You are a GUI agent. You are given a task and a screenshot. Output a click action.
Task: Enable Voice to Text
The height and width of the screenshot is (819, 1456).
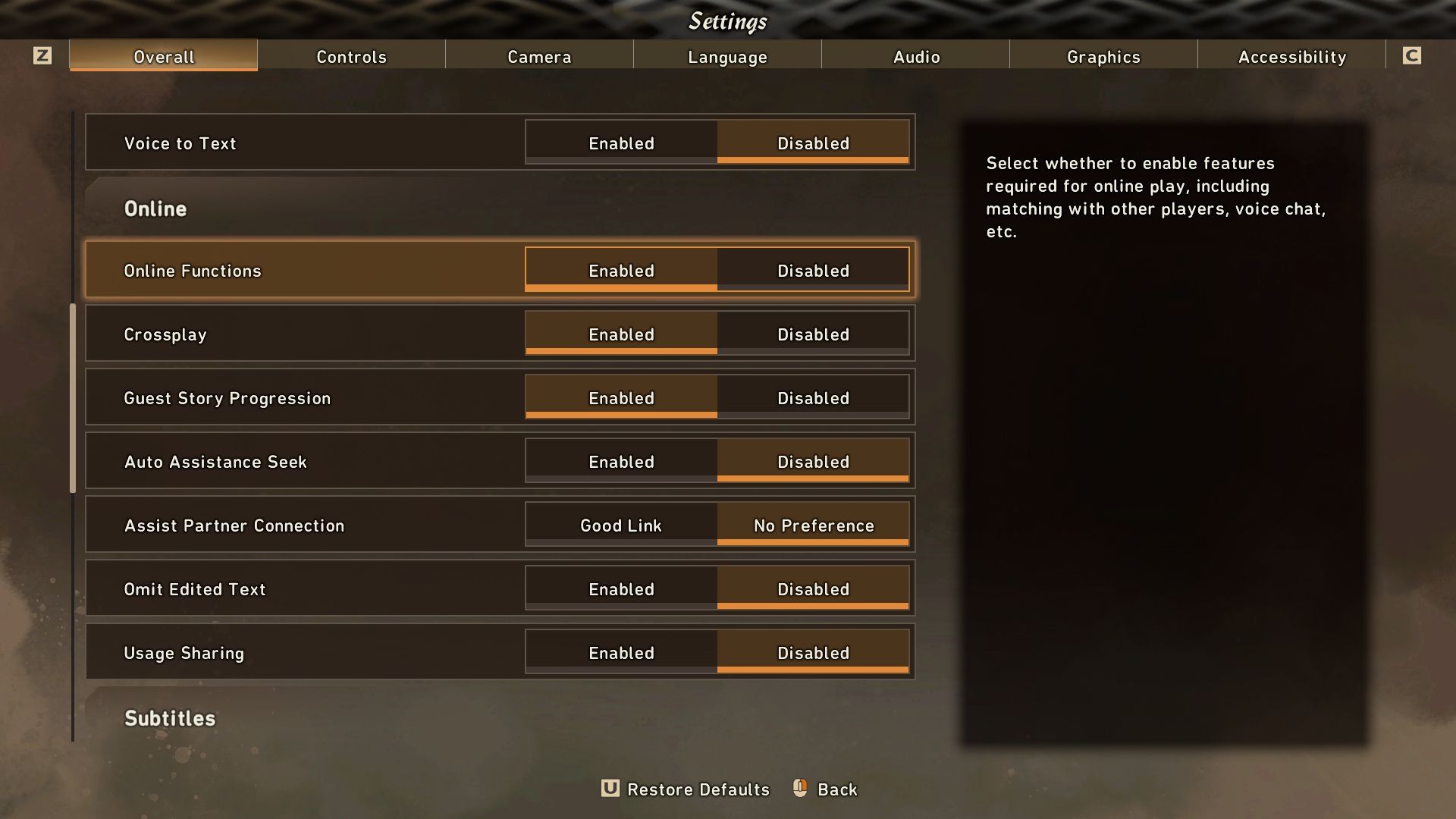pos(621,143)
